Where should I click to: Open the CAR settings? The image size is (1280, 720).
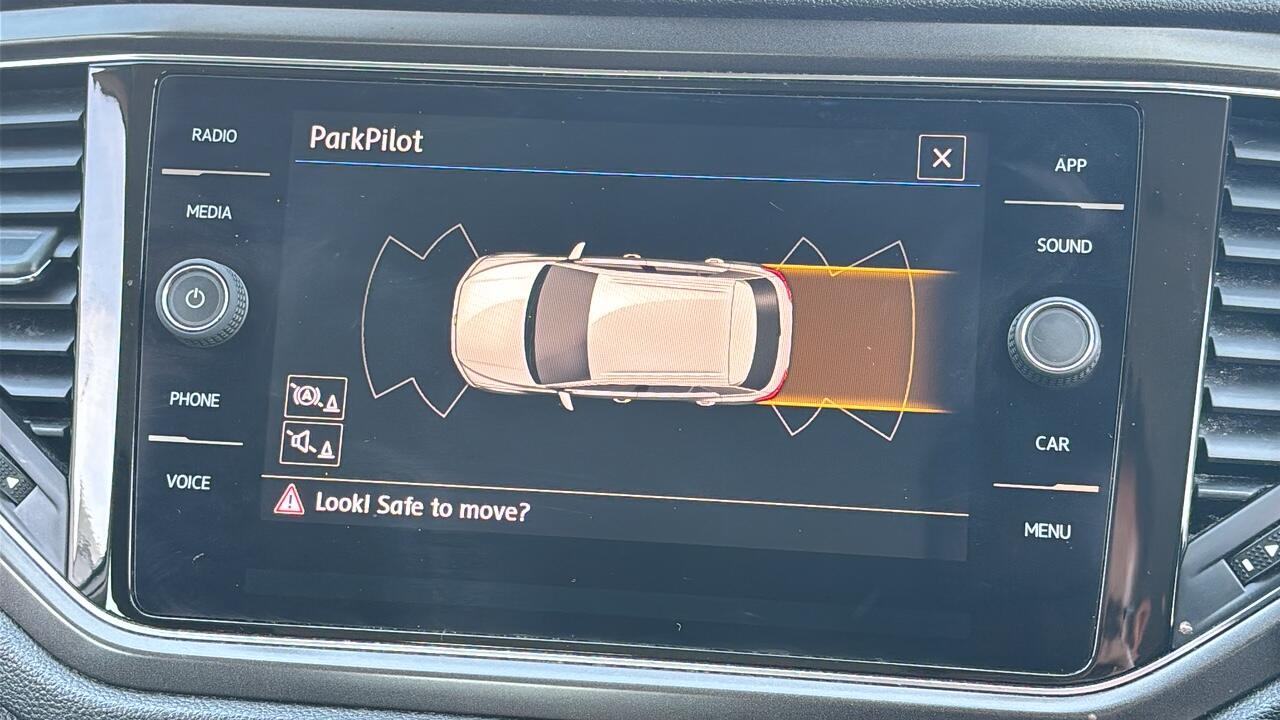(x=1052, y=444)
